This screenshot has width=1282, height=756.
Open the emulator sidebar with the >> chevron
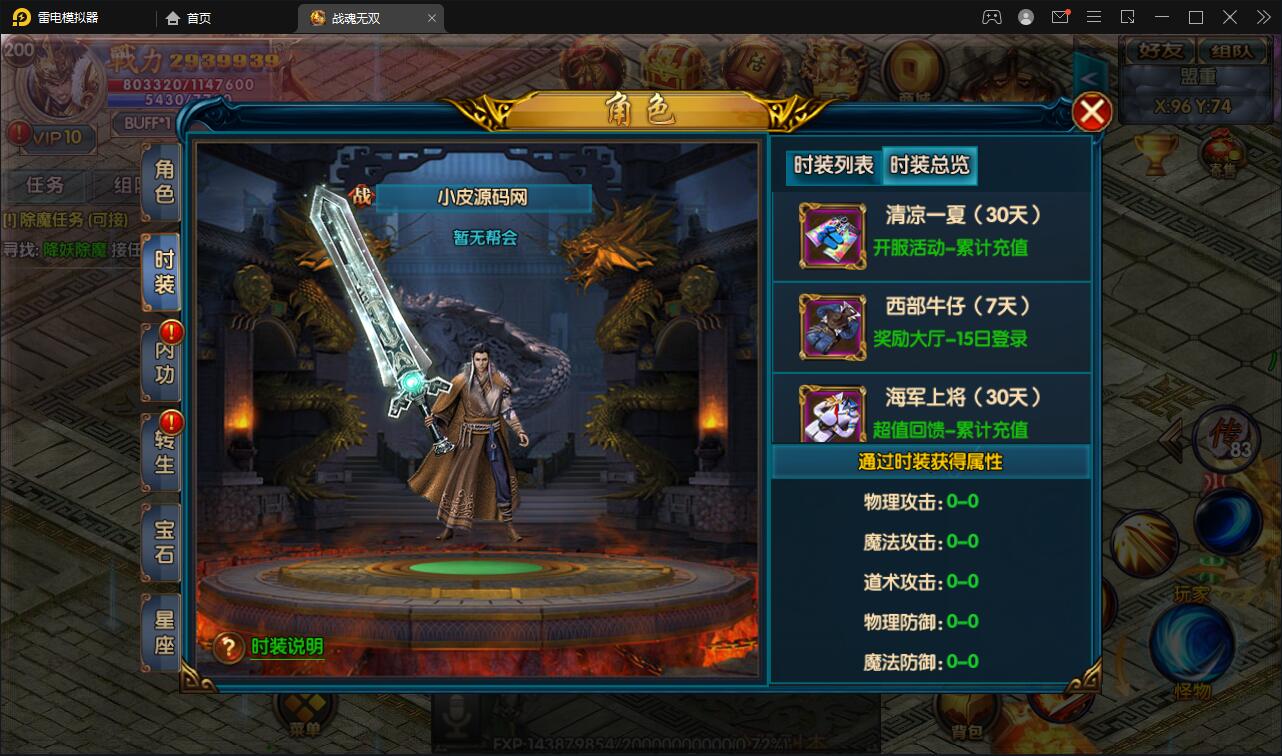point(1262,17)
